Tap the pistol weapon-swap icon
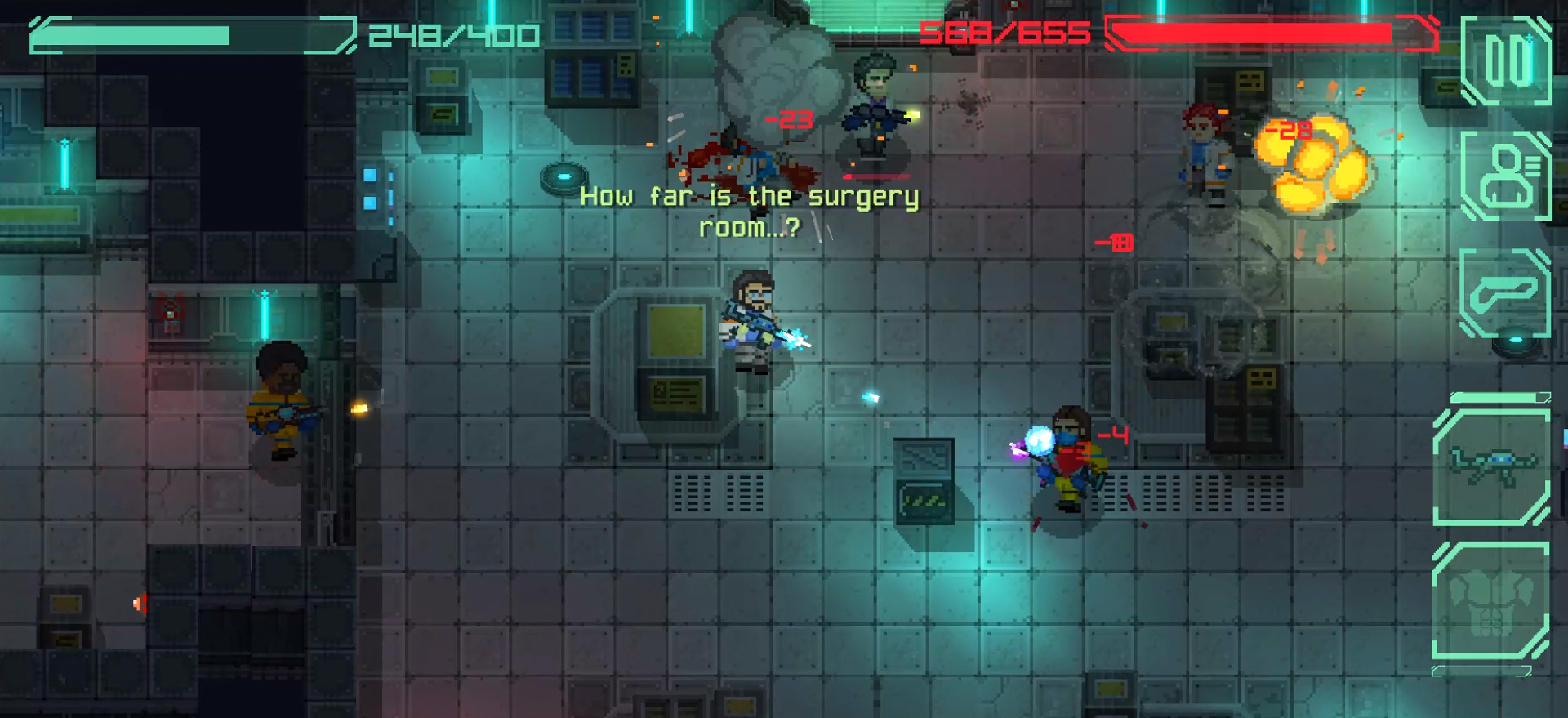The image size is (1568, 718). [x=1504, y=293]
